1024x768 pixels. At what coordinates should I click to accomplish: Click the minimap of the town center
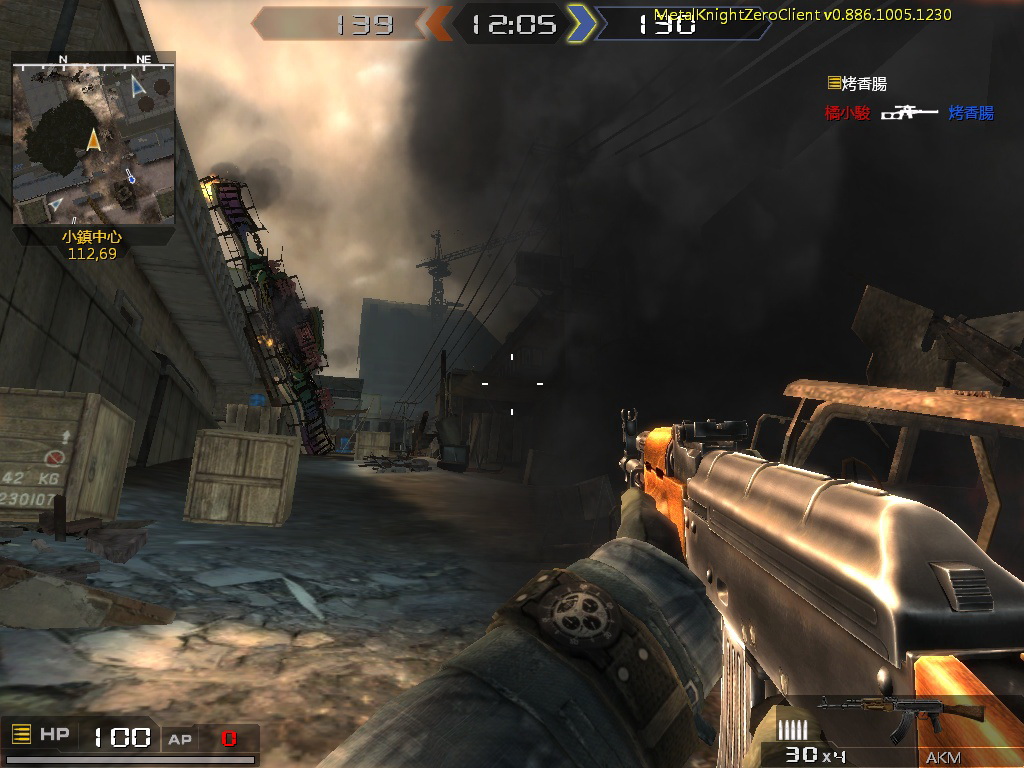94,139
